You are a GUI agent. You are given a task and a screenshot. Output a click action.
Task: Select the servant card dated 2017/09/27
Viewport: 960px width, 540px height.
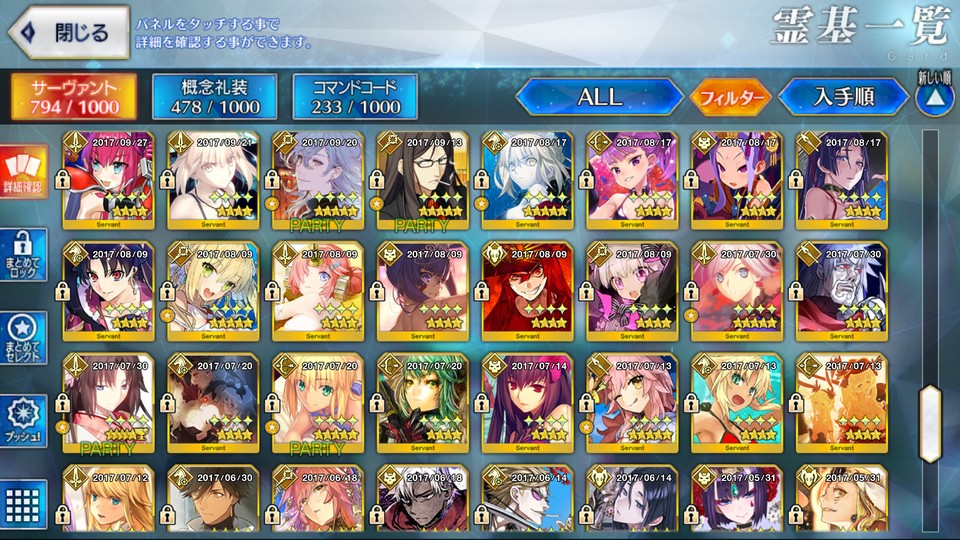108,178
